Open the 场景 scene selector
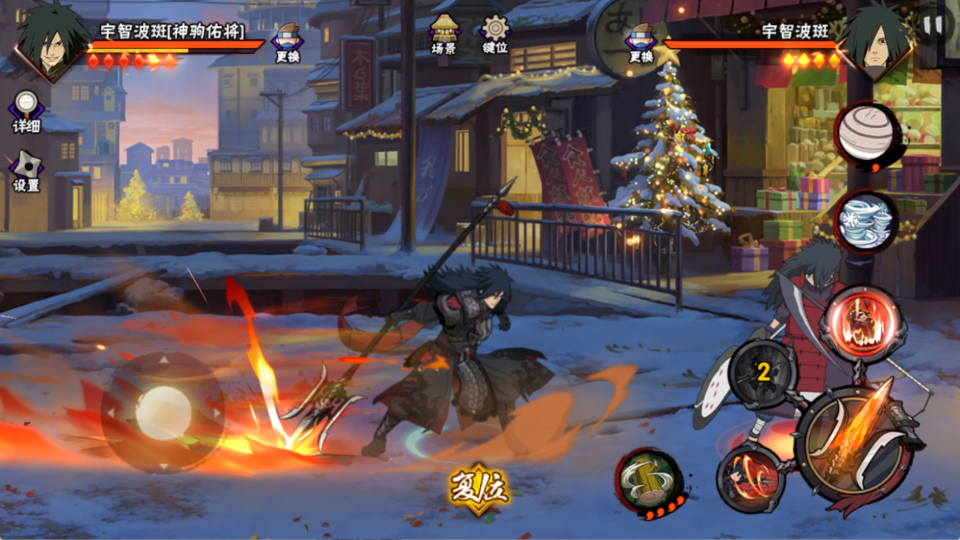Viewport: 960px width, 540px height. point(444,34)
